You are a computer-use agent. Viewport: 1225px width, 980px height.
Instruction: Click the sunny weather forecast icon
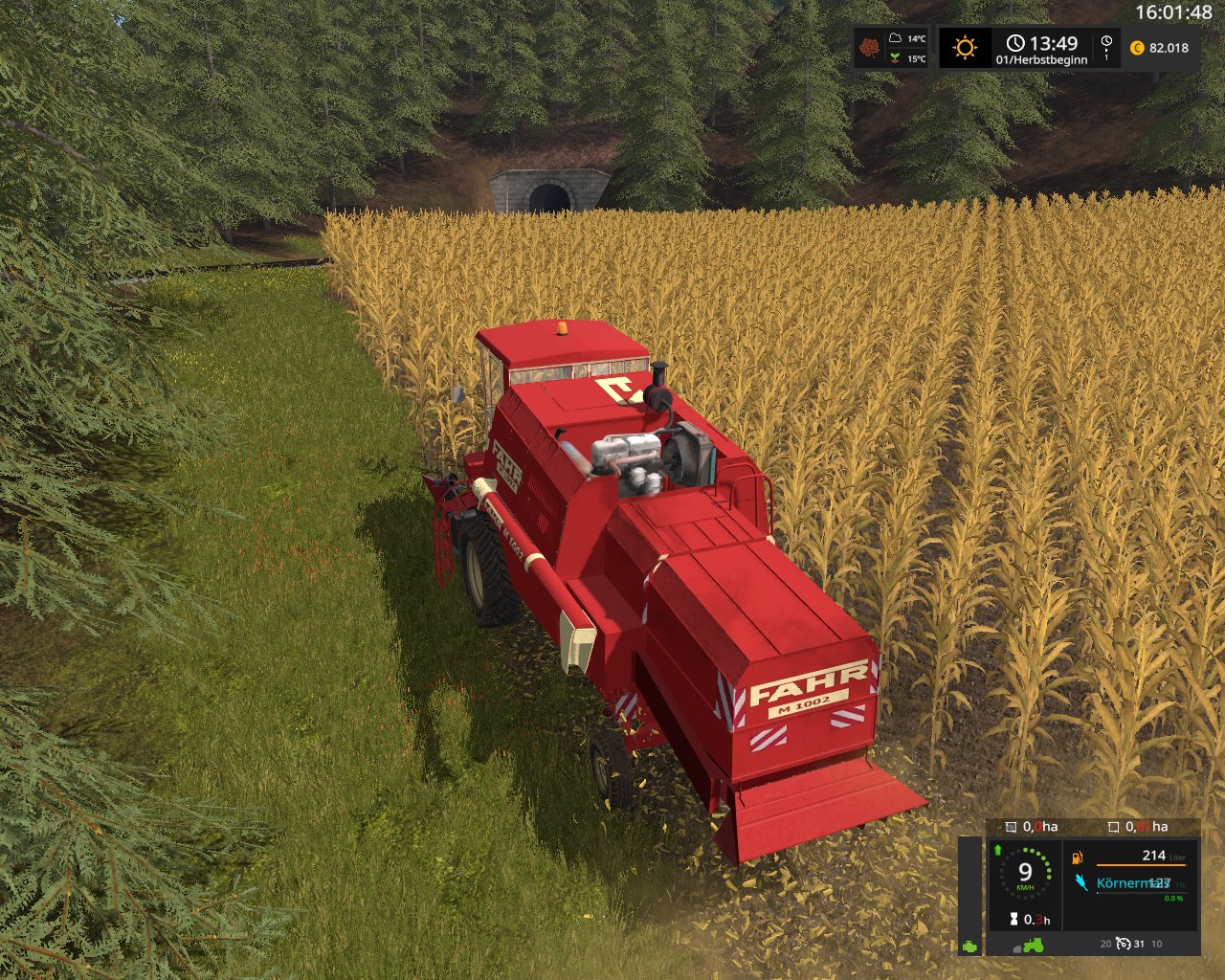click(965, 47)
